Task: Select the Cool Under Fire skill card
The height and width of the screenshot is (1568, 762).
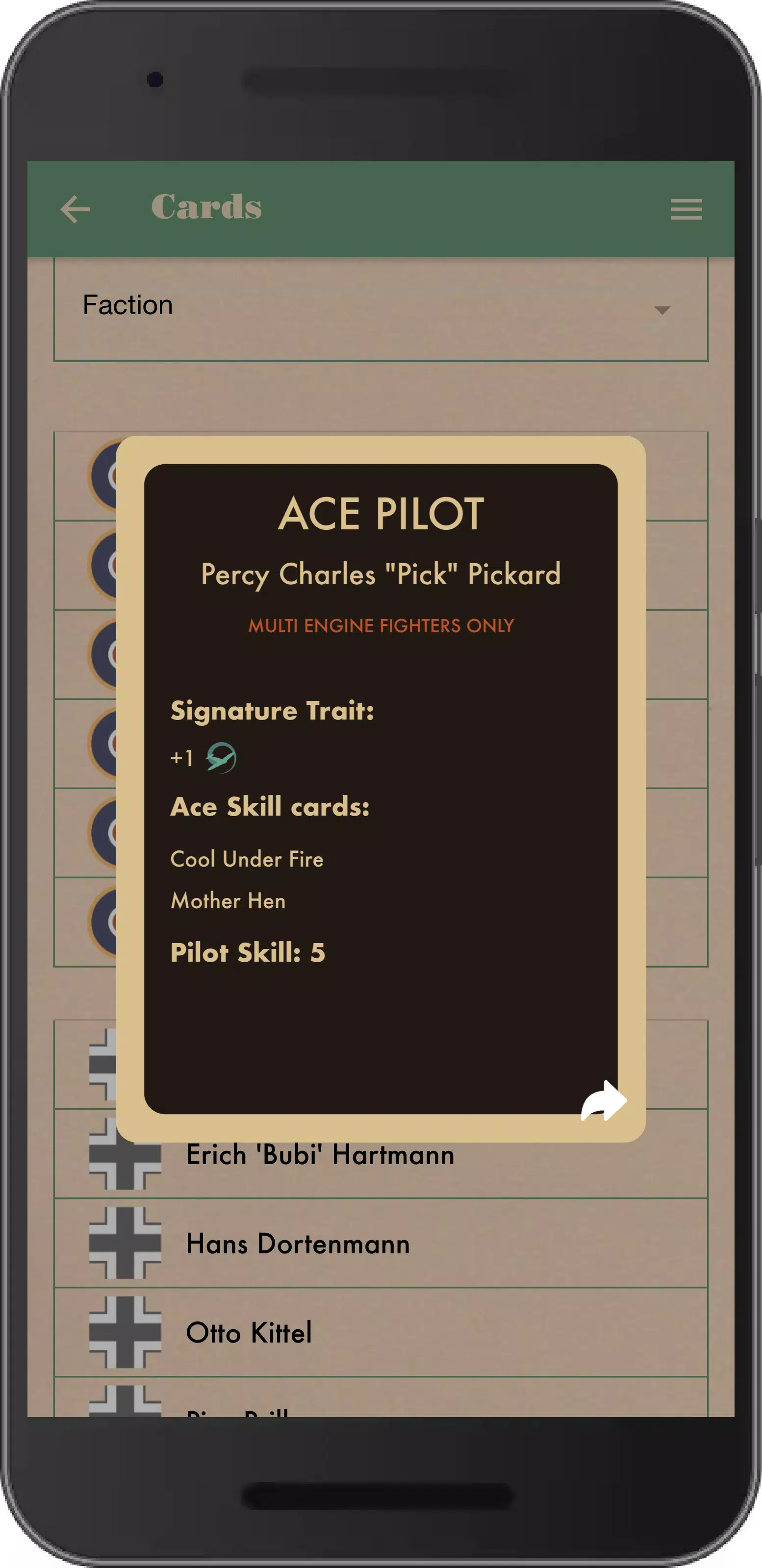Action: pyautogui.click(x=247, y=859)
